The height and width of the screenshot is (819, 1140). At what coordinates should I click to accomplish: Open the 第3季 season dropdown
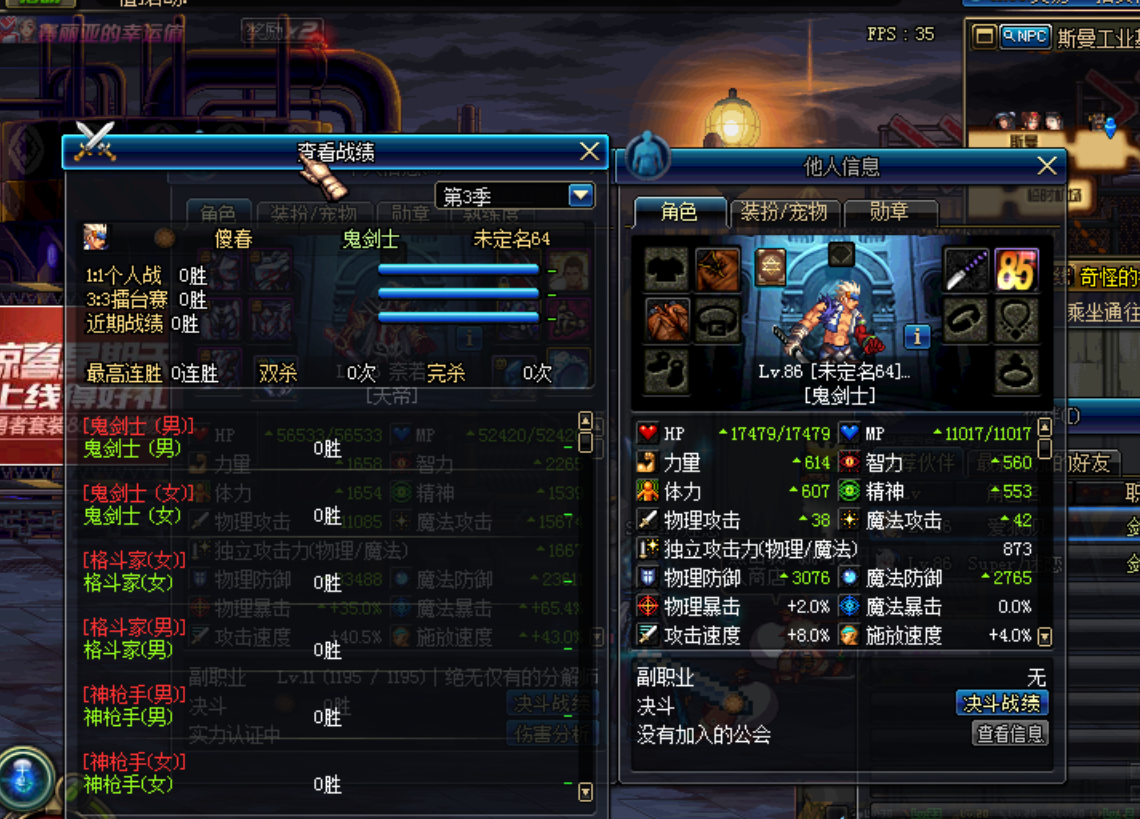click(x=581, y=195)
